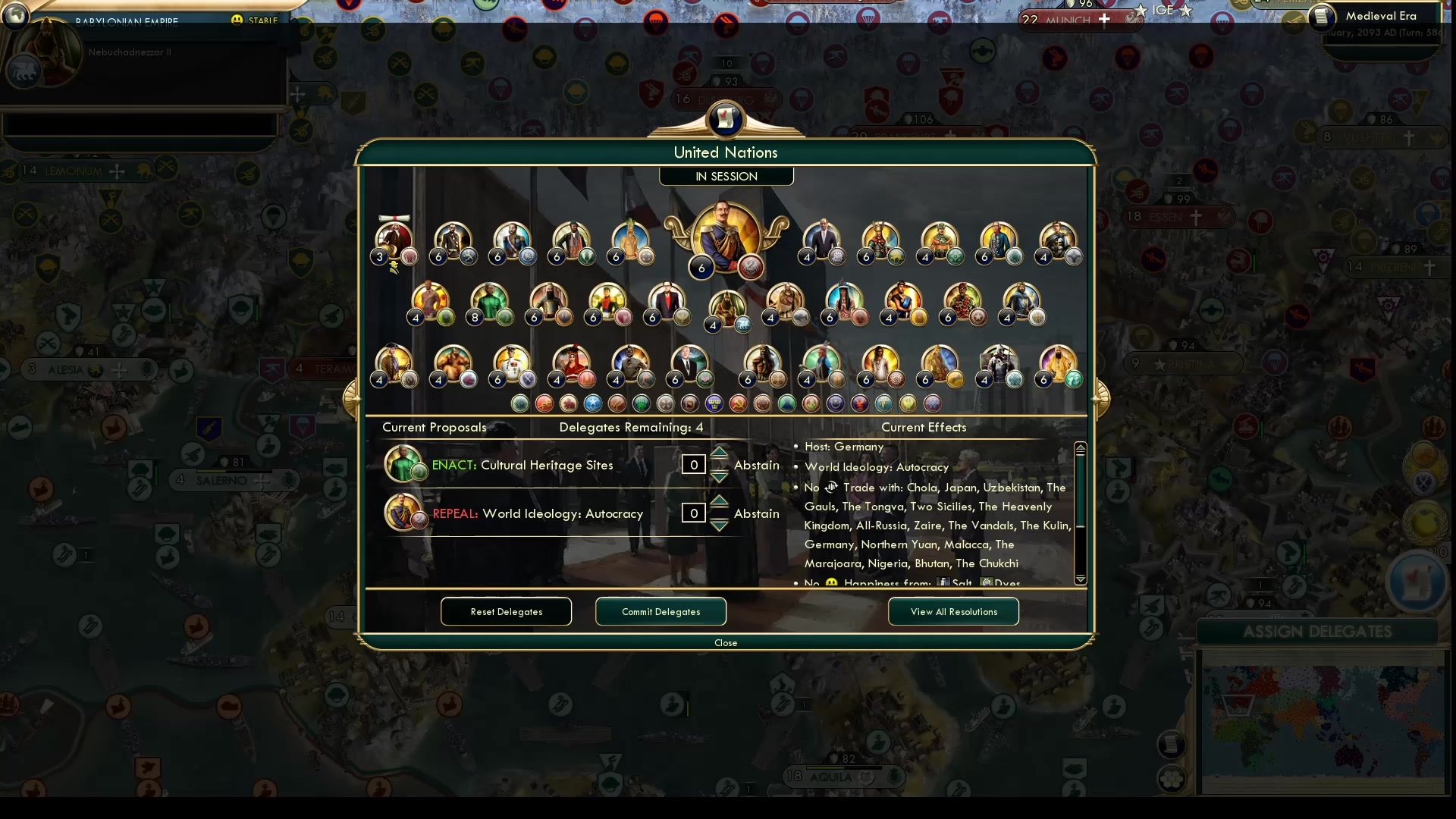Click the hammer-and-sickle civilization icon in bottom row
The width and height of the screenshot is (1456, 819).
click(x=737, y=404)
